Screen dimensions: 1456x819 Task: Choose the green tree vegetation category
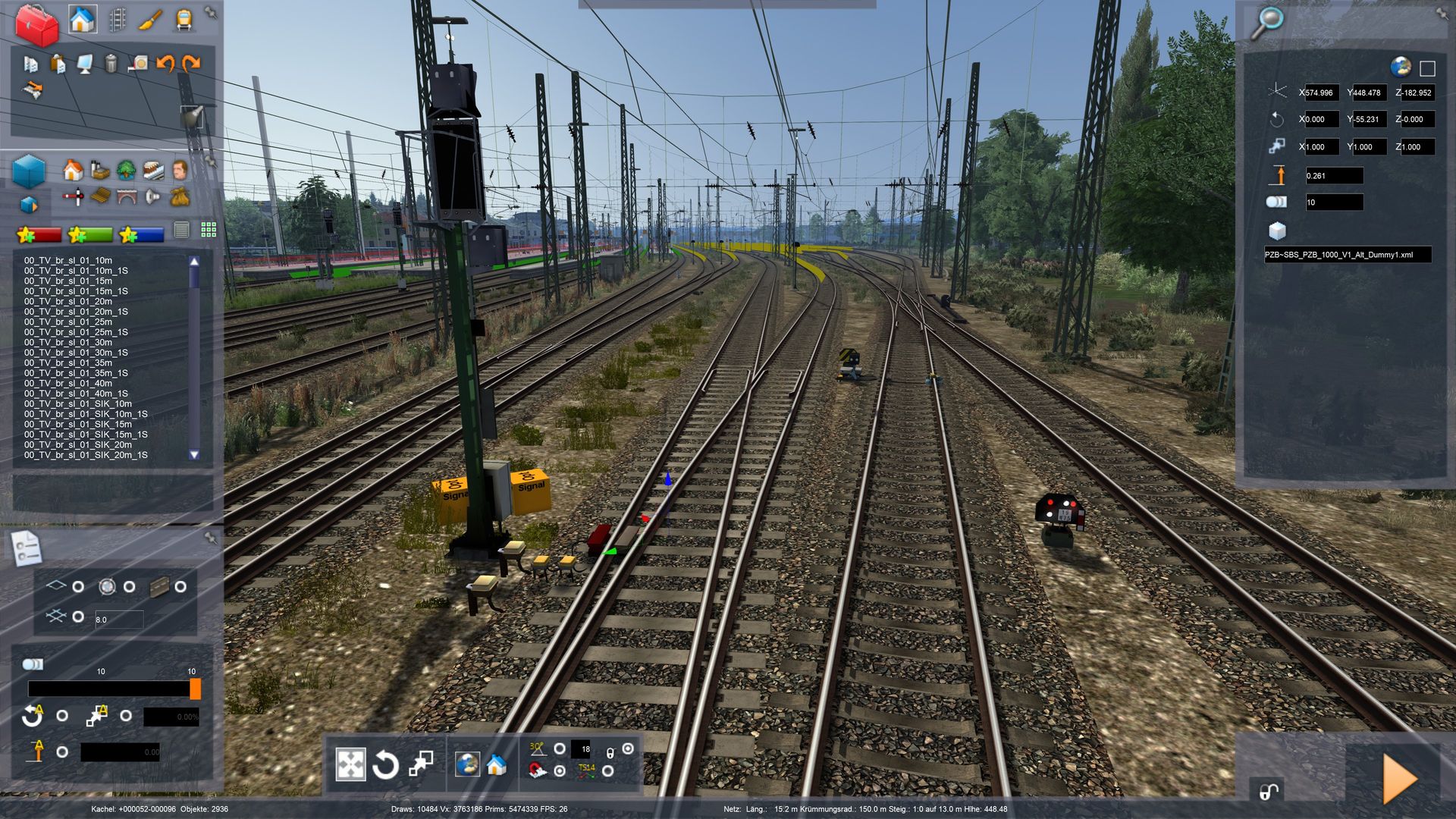pos(126,170)
